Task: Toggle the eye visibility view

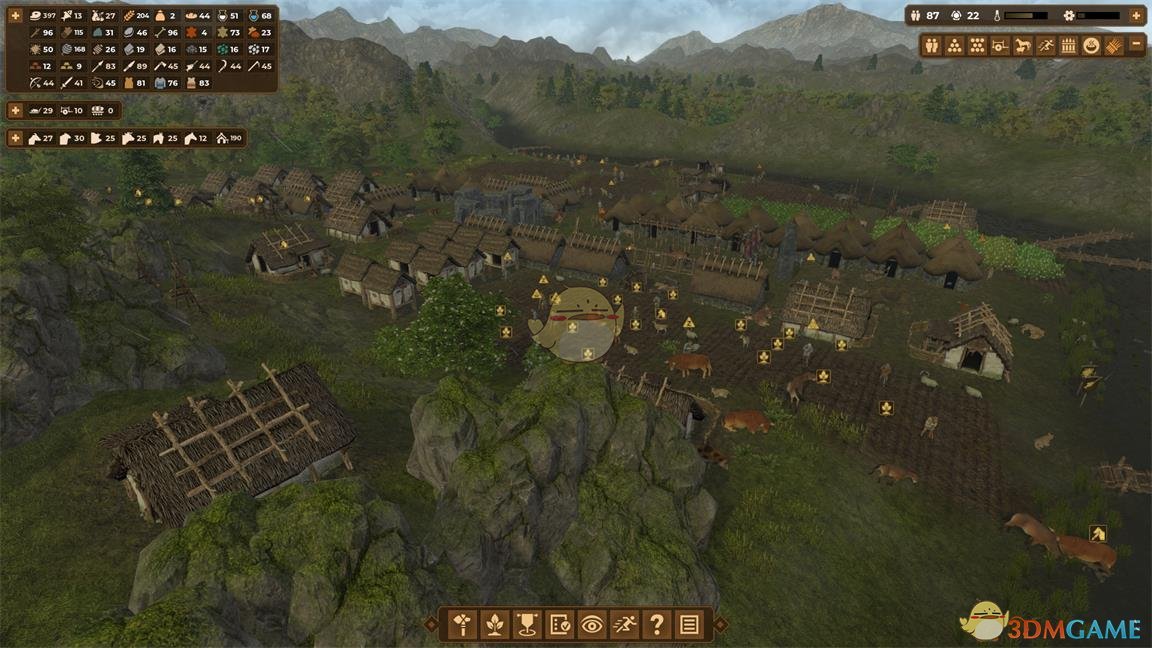Action: (591, 625)
